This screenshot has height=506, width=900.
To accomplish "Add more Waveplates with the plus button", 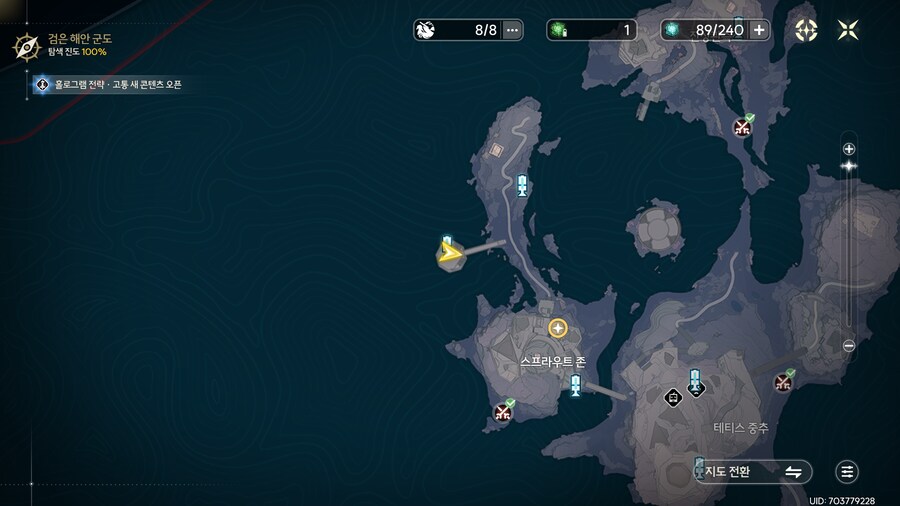I will (759, 30).
